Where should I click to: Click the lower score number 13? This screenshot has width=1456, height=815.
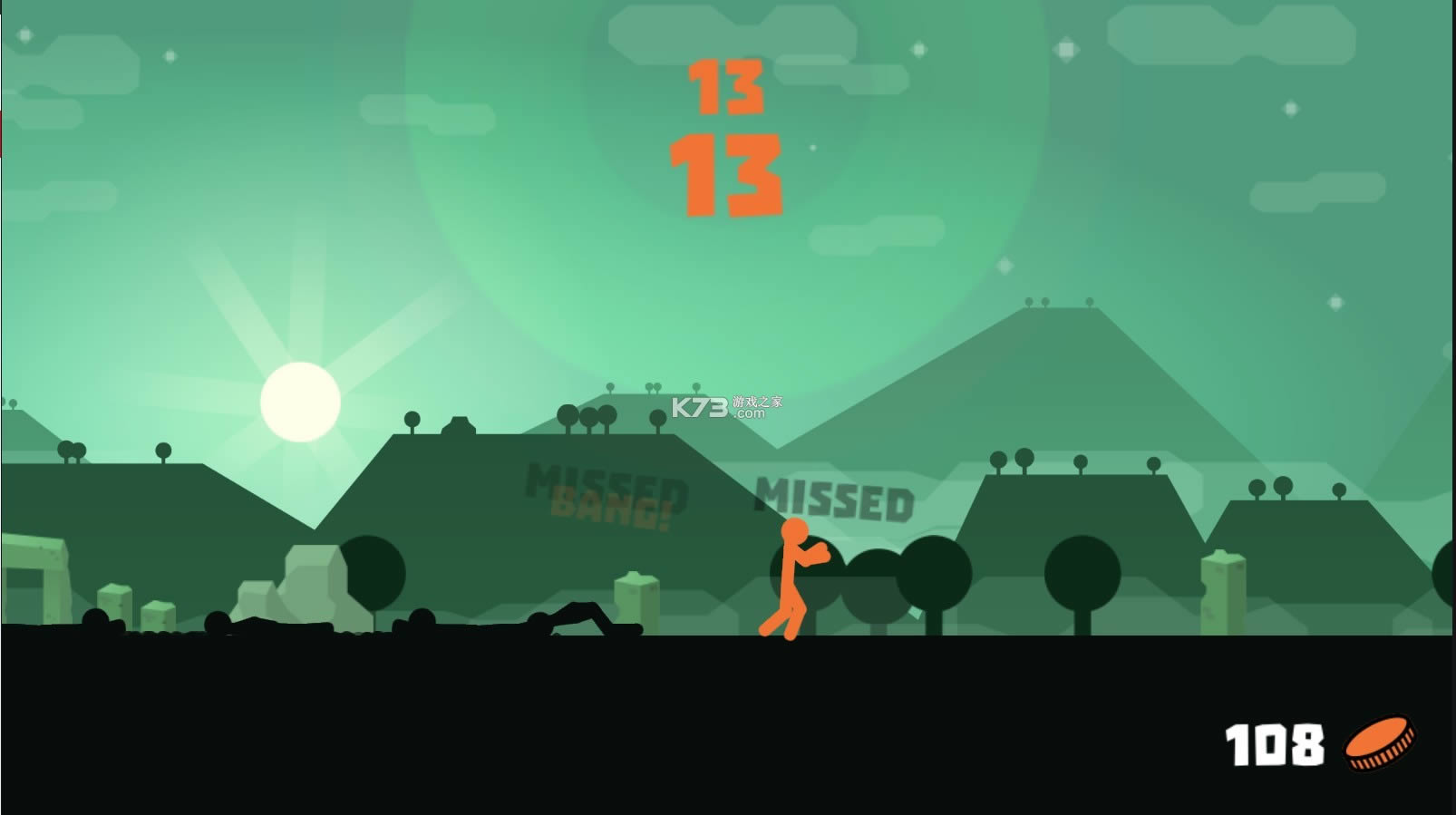pos(725,175)
